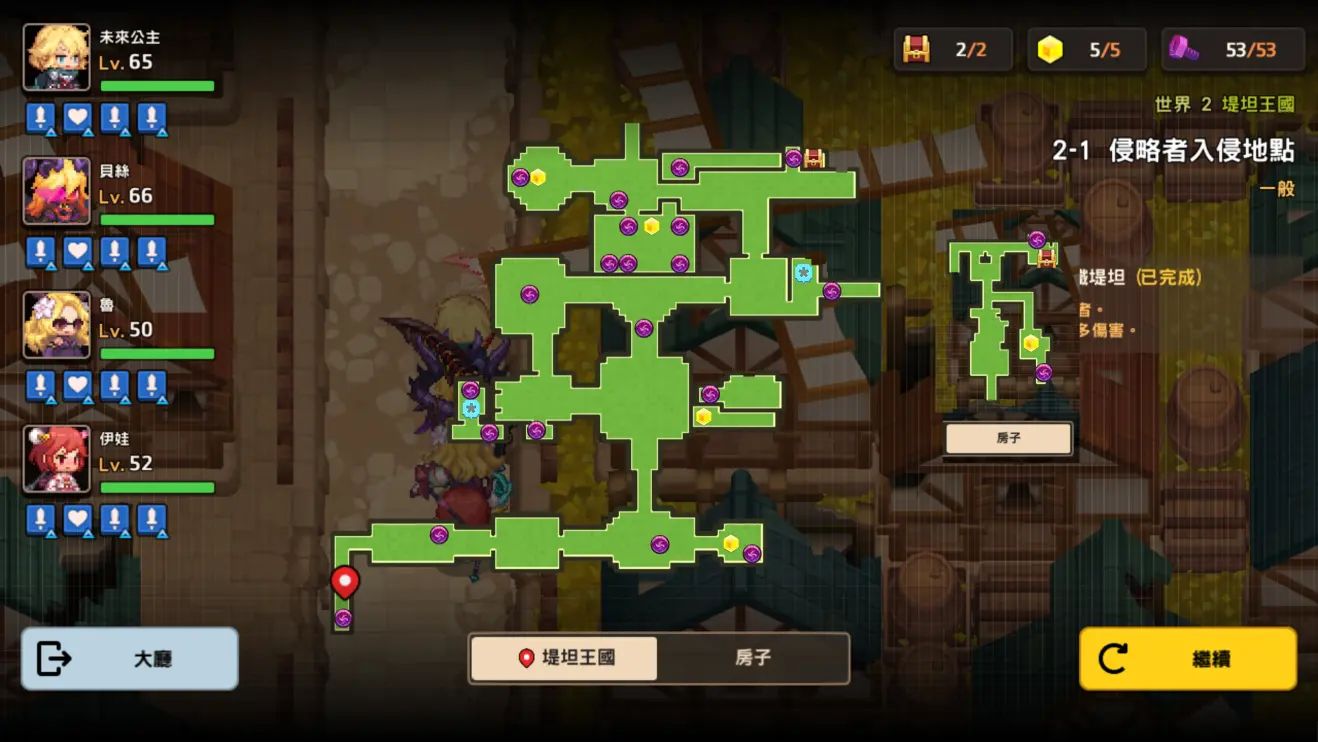The height and width of the screenshot is (742, 1318).
Task: Select the 魯 hero portrait
Action: tap(57, 325)
